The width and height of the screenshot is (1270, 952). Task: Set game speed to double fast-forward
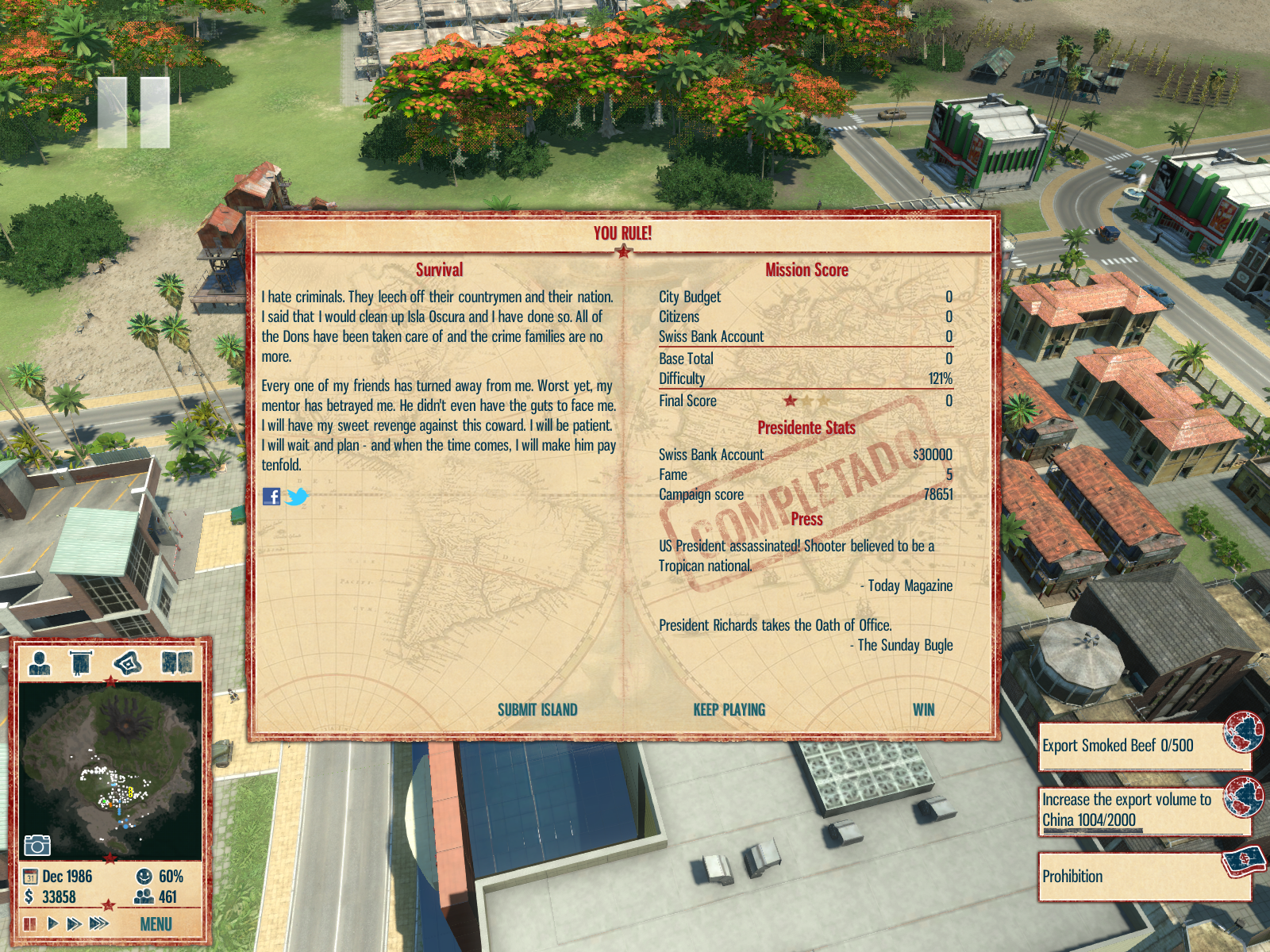[74, 923]
